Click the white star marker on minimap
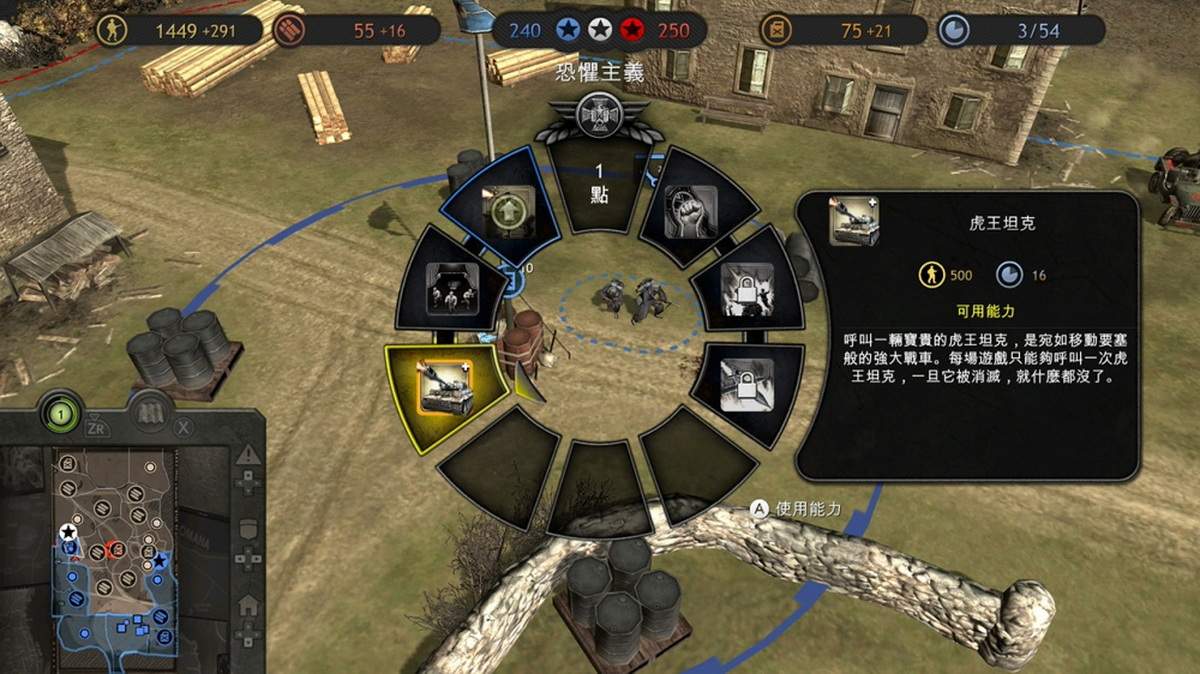Image resolution: width=1200 pixels, height=674 pixels. pyautogui.click(x=68, y=532)
